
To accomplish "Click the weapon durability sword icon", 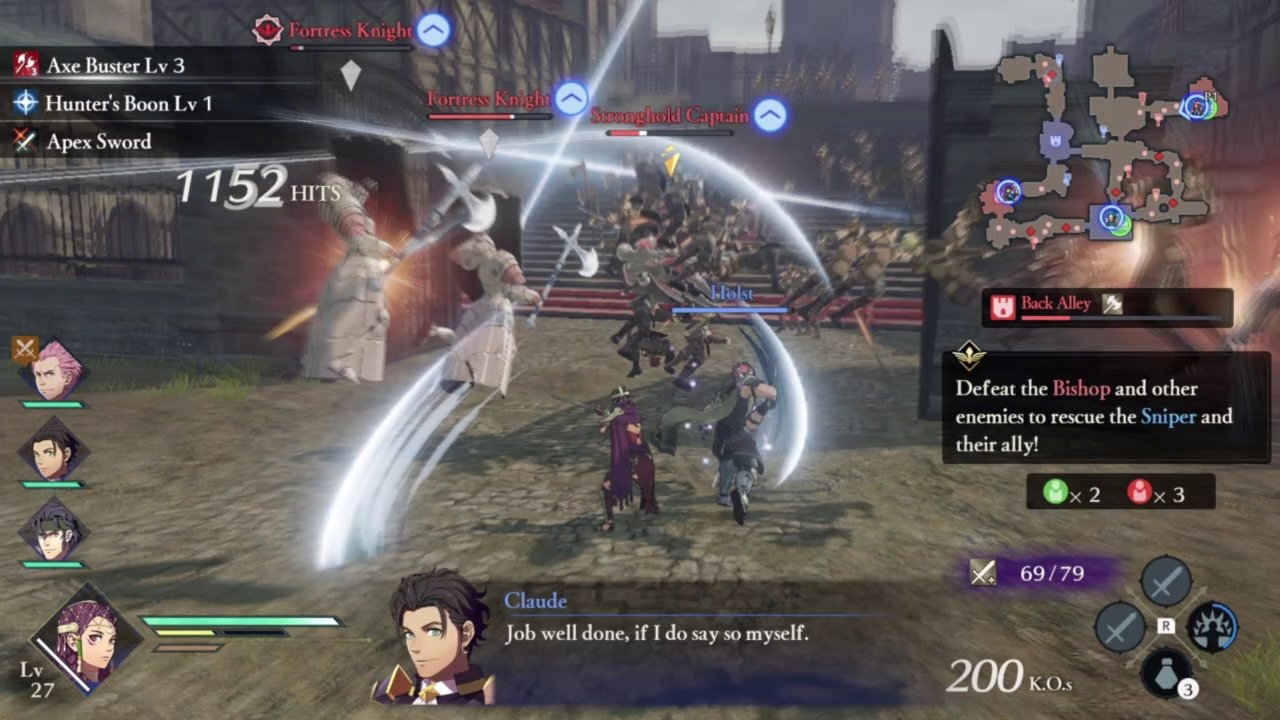I will [984, 573].
